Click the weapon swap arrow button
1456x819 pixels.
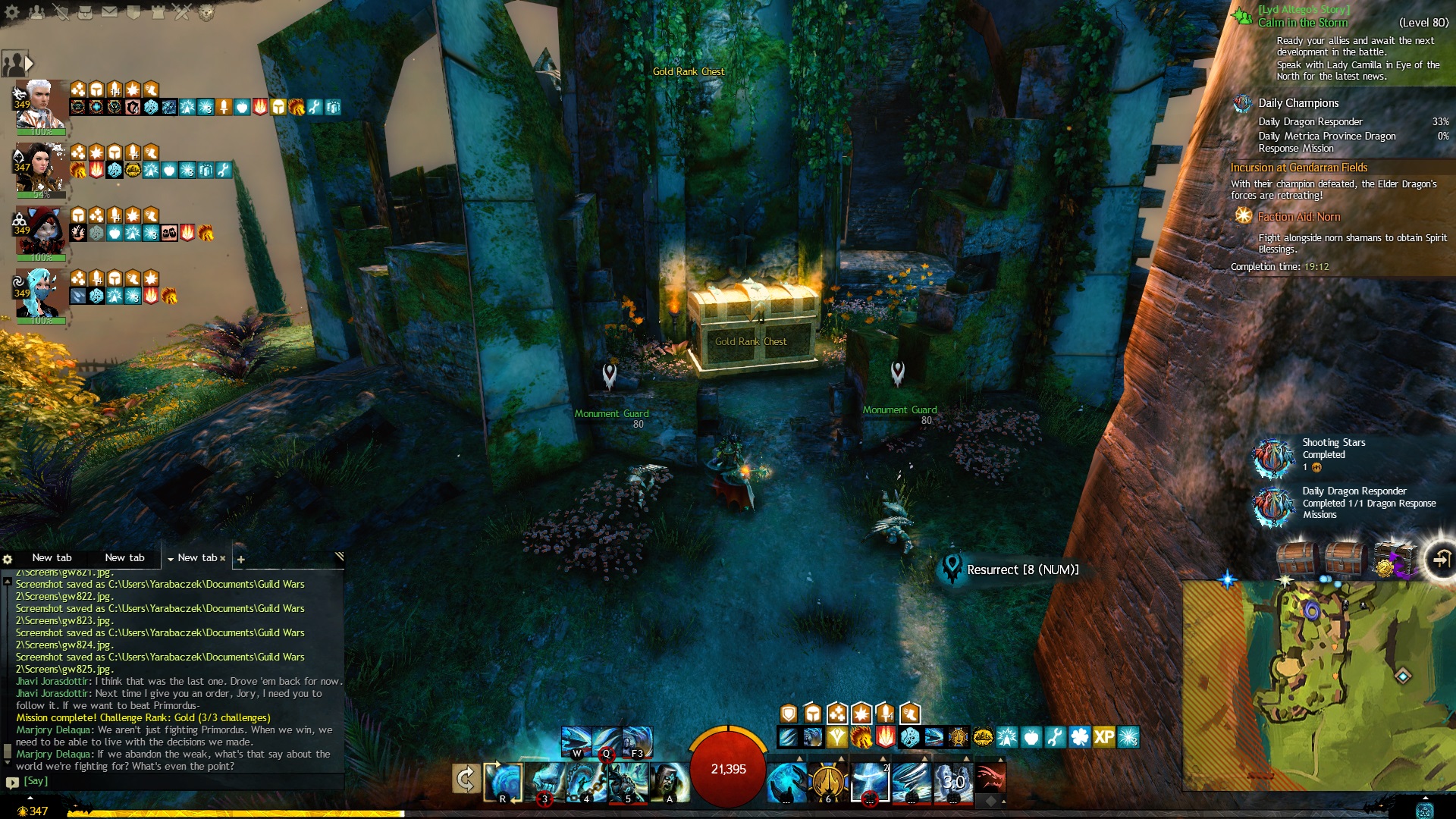(x=466, y=779)
